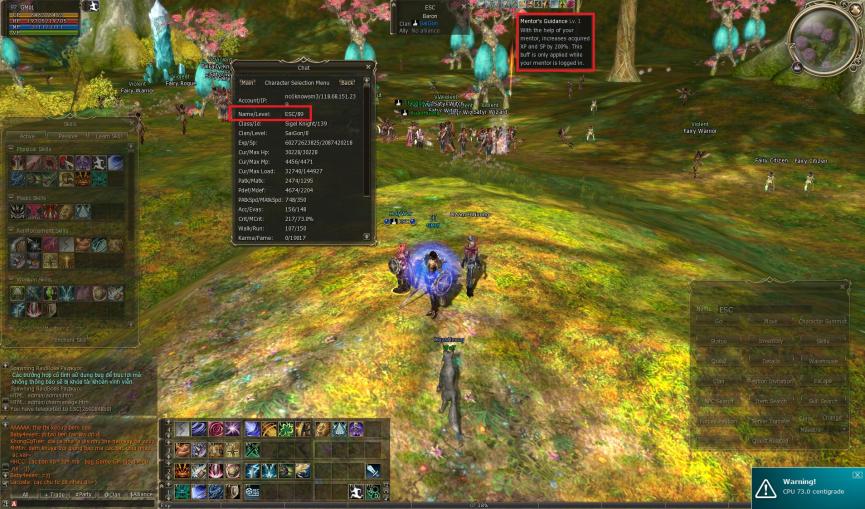Switch chat to the Trade channel tab
This screenshot has width=865, height=509.
(x=53, y=494)
